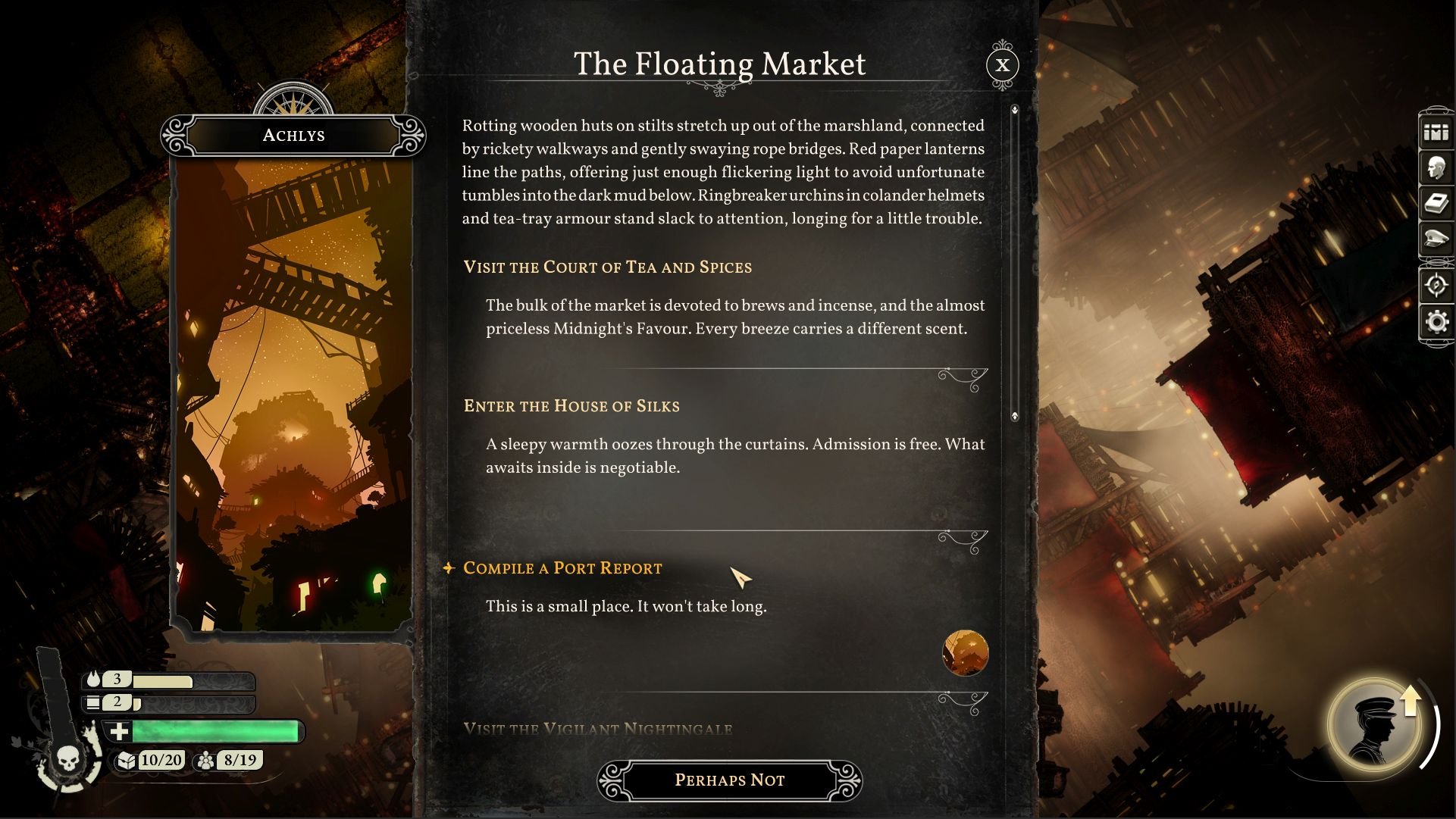The image size is (1456, 819).
Task: Open the captain's profile via head icon
Action: pyautogui.click(x=1436, y=166)
